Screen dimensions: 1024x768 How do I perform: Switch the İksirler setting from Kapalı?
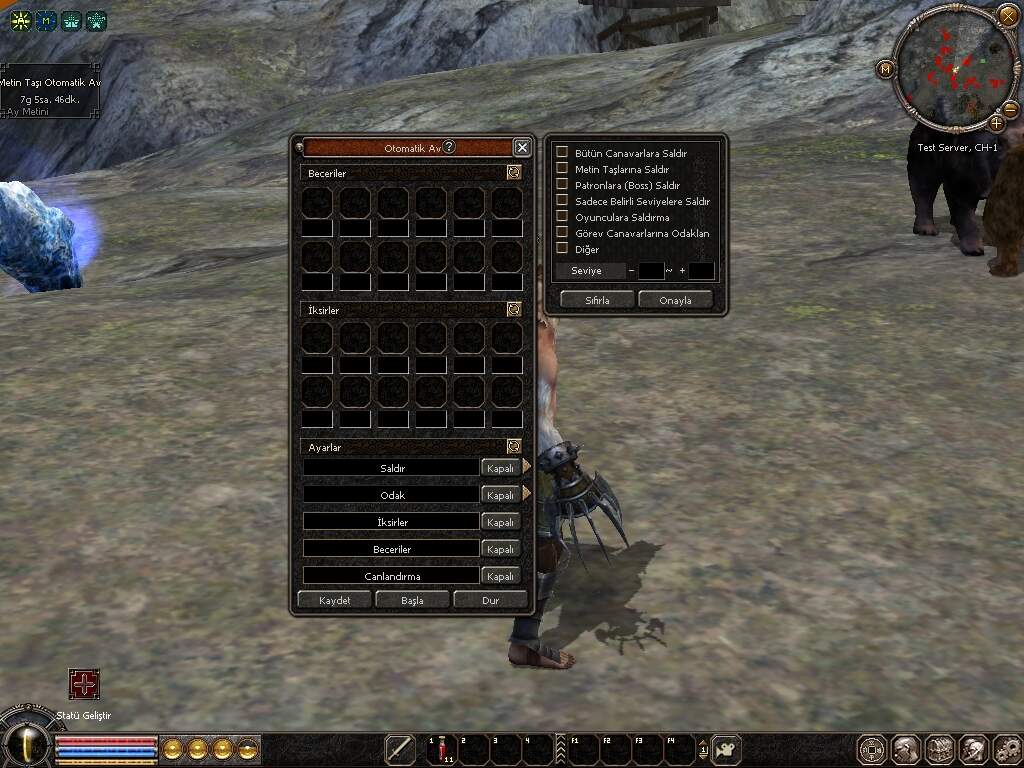click(x=499, y=522)
